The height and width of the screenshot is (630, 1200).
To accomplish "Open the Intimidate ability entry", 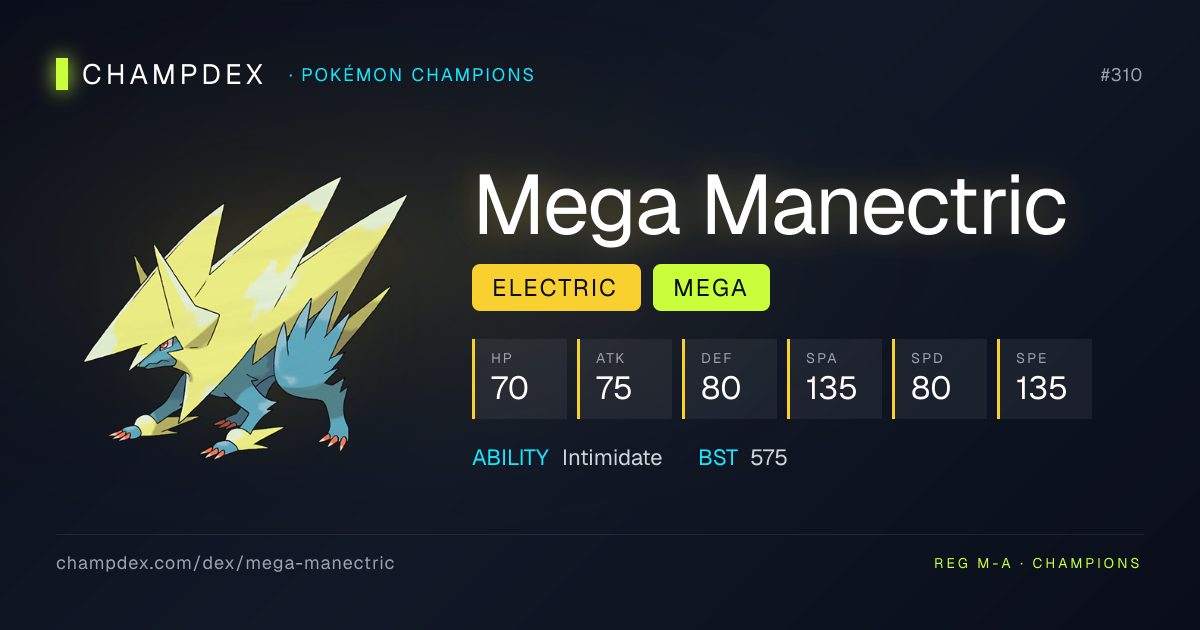I will pyautogui.click(x=611, y=458).
